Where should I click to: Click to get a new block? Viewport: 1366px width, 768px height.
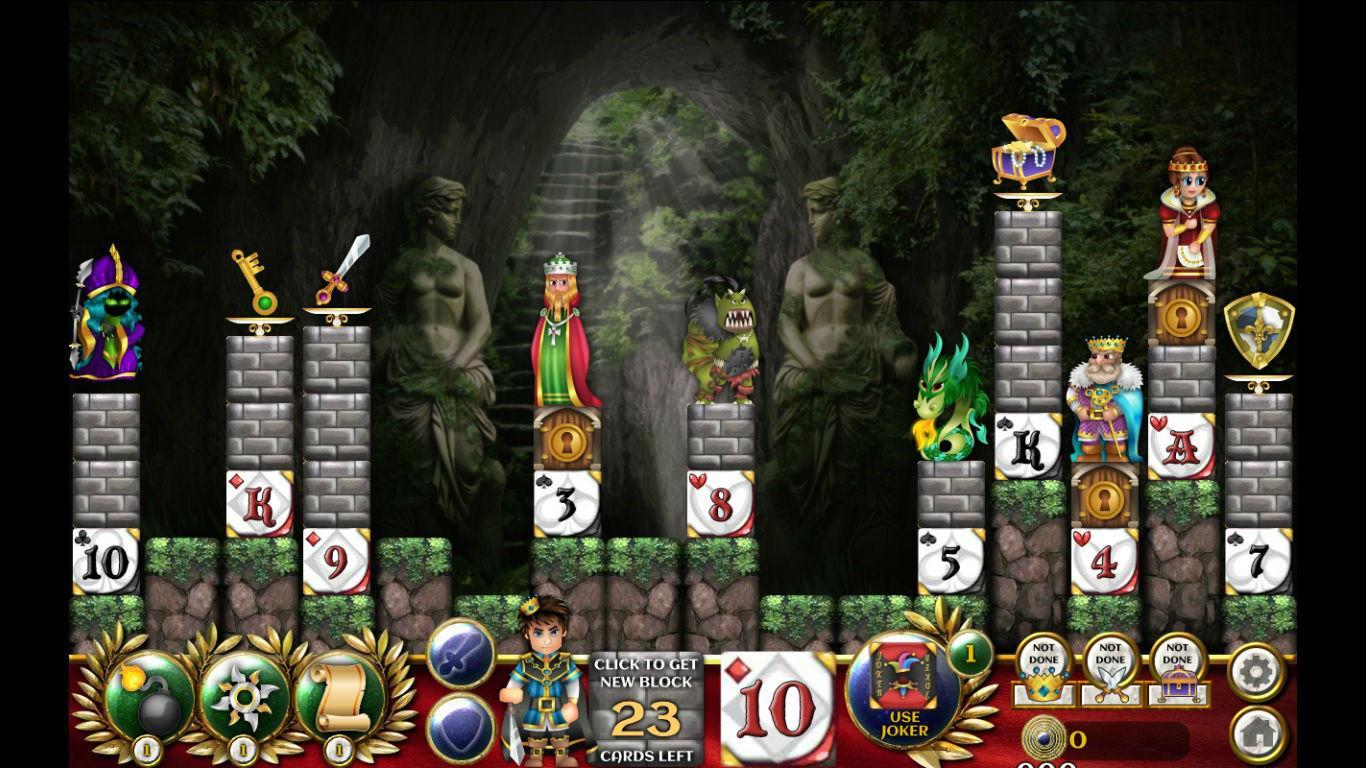645,709
